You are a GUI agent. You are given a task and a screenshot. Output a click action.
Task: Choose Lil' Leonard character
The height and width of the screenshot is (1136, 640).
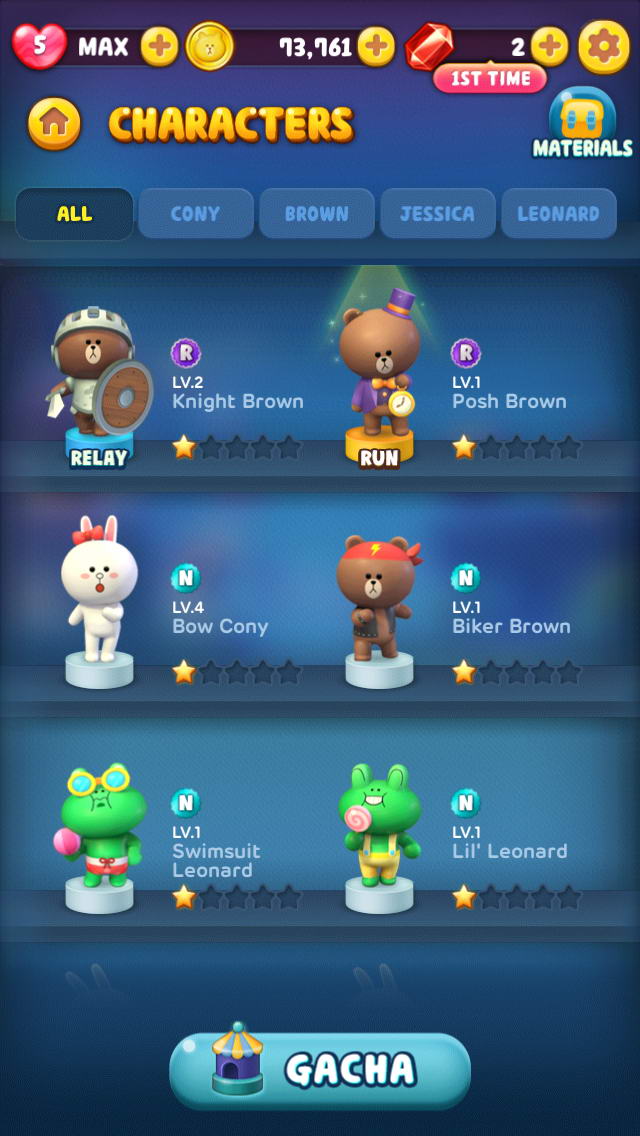click(x=380, y=832)
